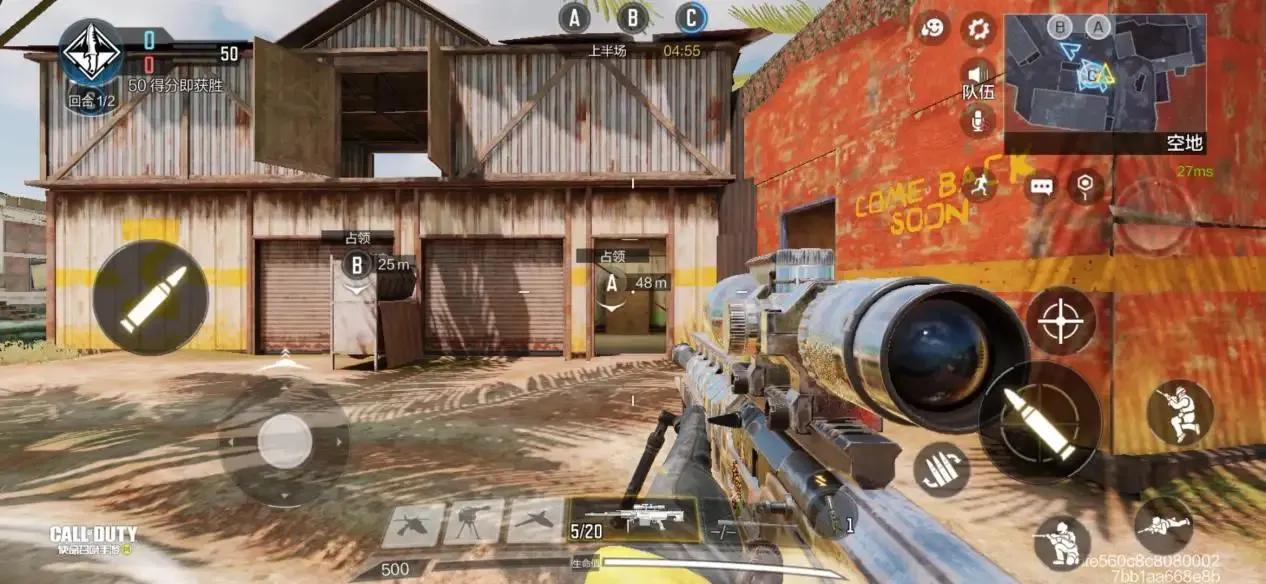Fire with the plain bullet button above the joystick
Screen dimensions: 1266x584
coord(151,297)
